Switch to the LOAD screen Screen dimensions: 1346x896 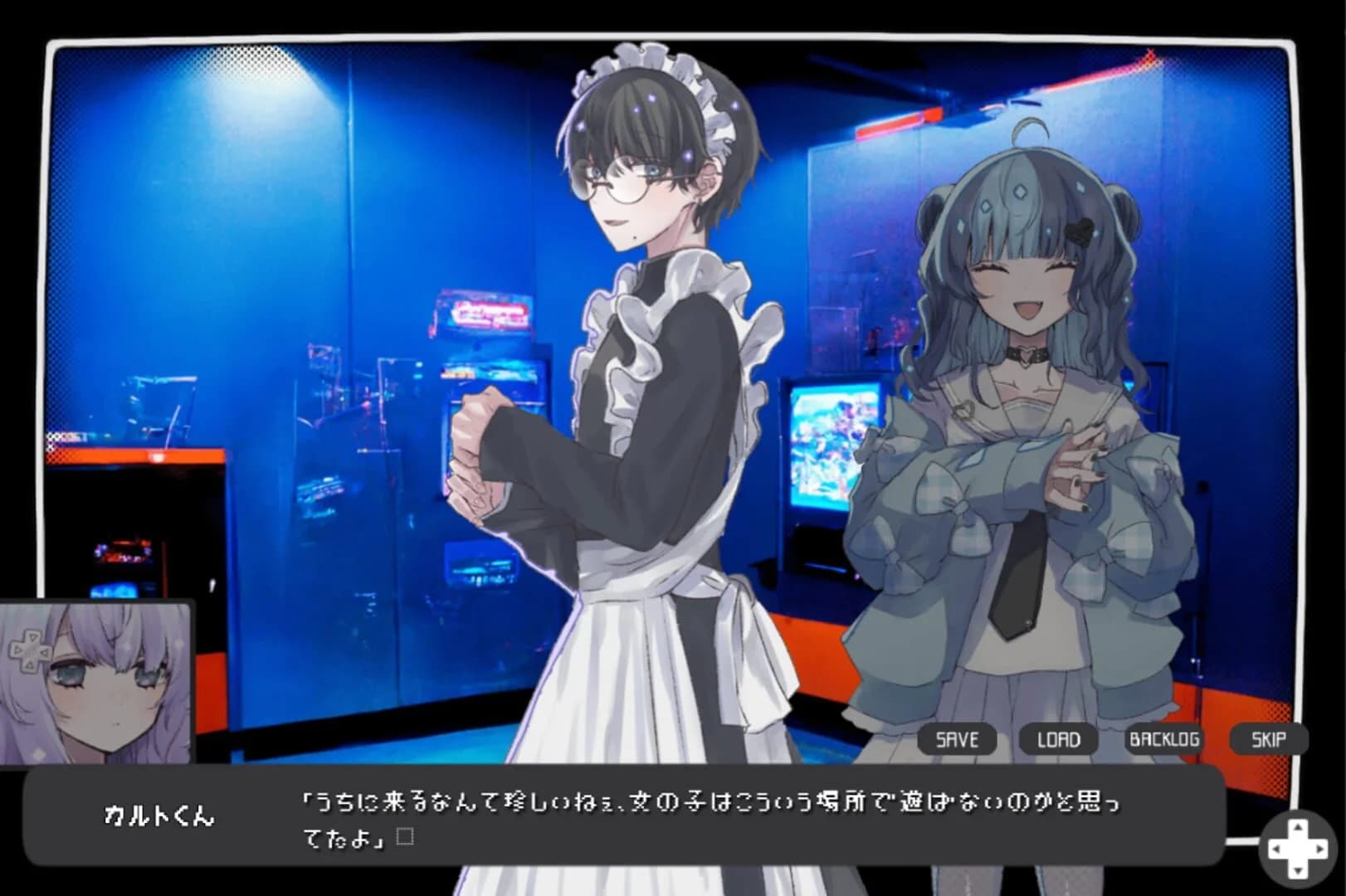pyautogui.click(x=1060, y=739)
